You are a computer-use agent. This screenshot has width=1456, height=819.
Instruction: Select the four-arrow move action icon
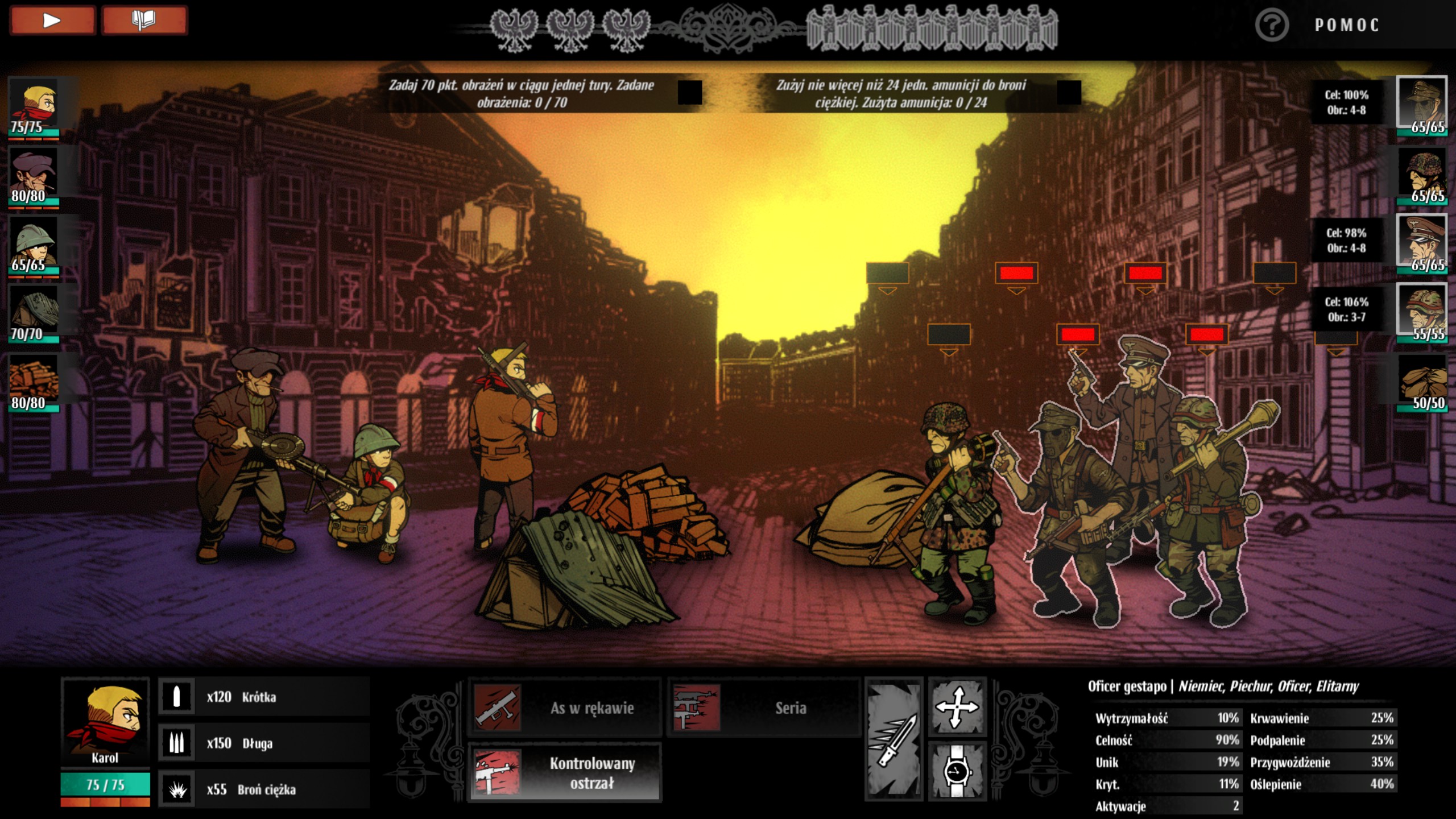pos(957,708)
